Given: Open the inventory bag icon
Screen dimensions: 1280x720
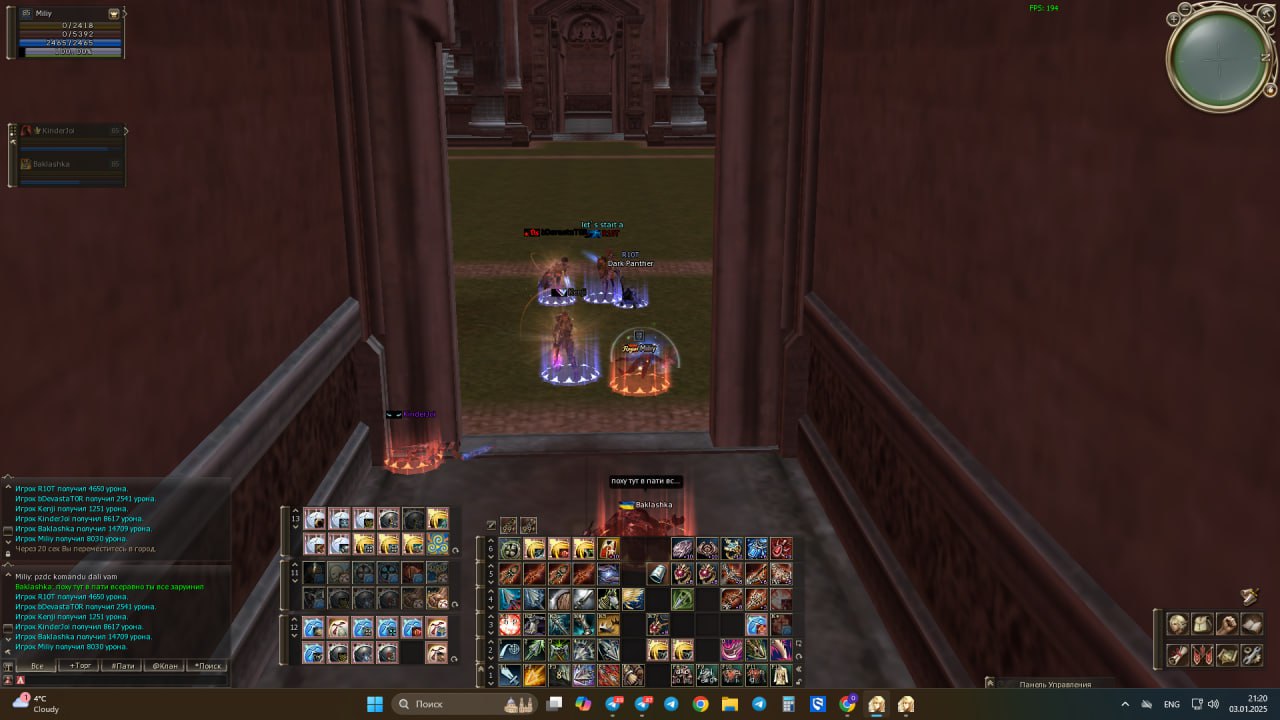Looking at the screenshot, I should pyautogui.click(x=1203, y=624).
